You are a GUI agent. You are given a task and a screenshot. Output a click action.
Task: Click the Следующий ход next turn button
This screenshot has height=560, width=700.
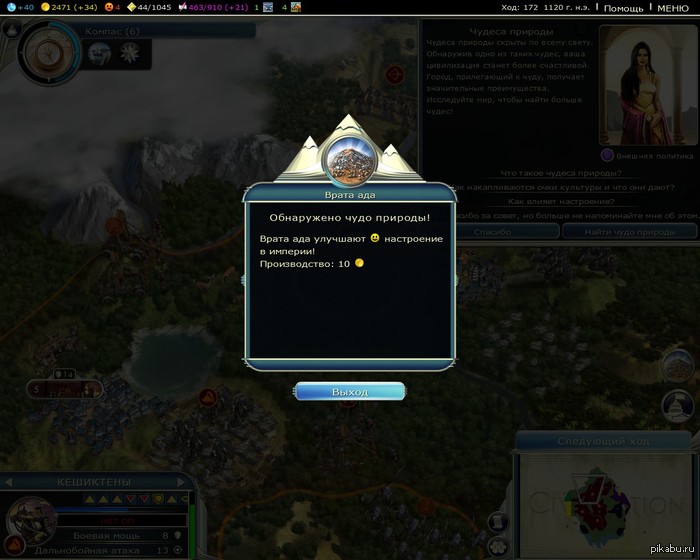604,441
